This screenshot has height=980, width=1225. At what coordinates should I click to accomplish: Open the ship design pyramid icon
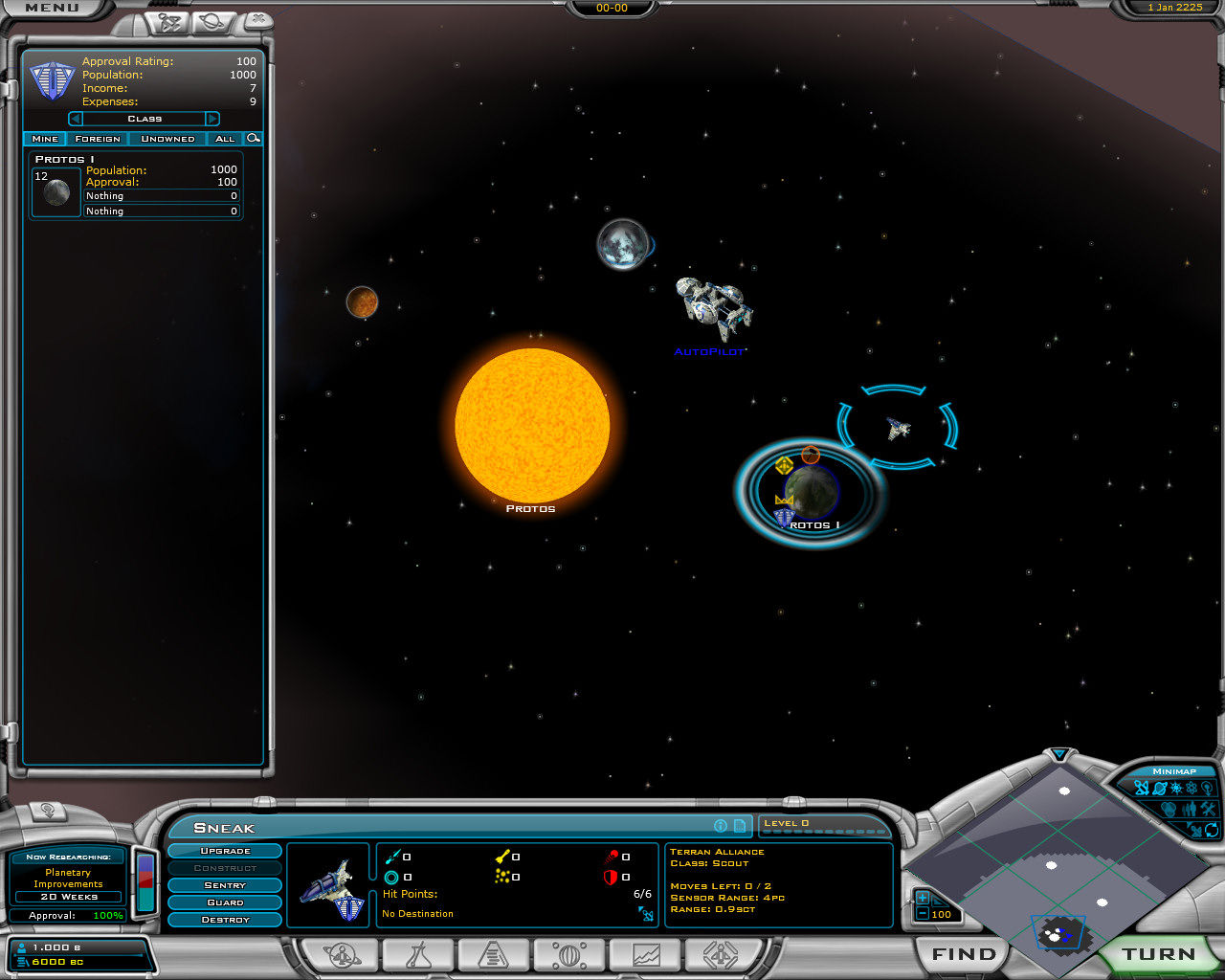[x=492, y=955]
